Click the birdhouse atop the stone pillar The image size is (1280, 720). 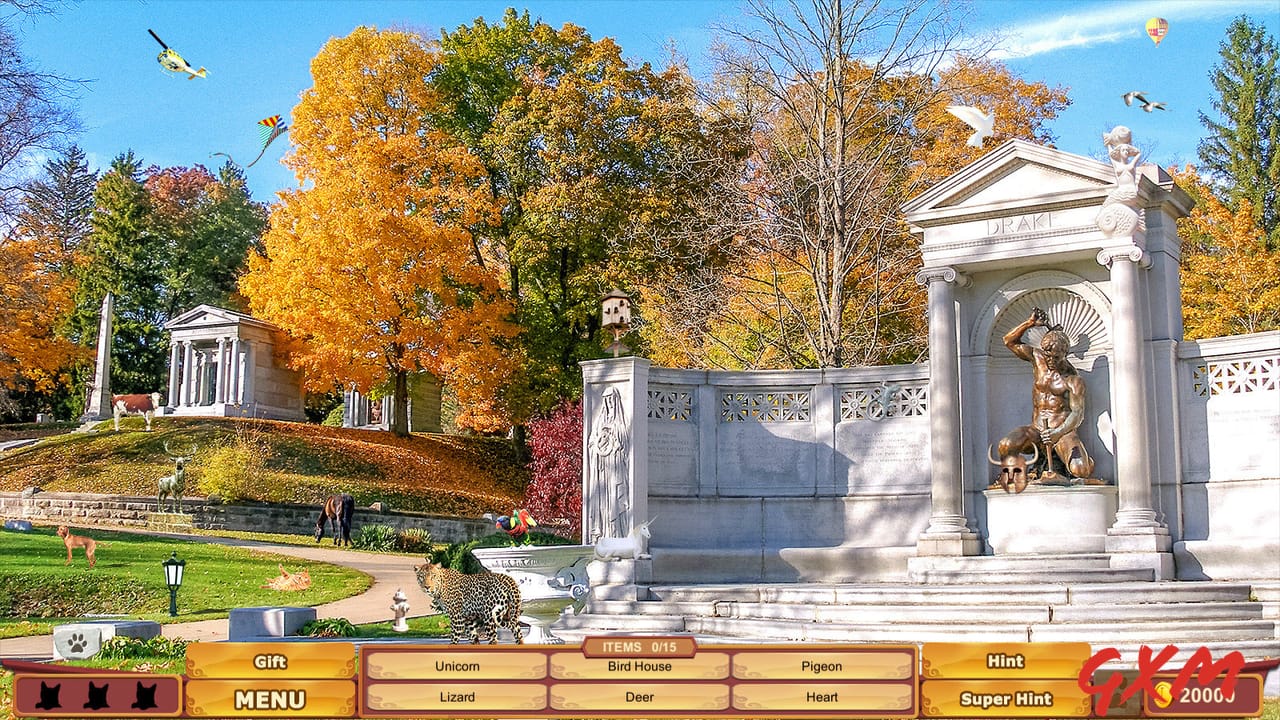coord(617,310)
